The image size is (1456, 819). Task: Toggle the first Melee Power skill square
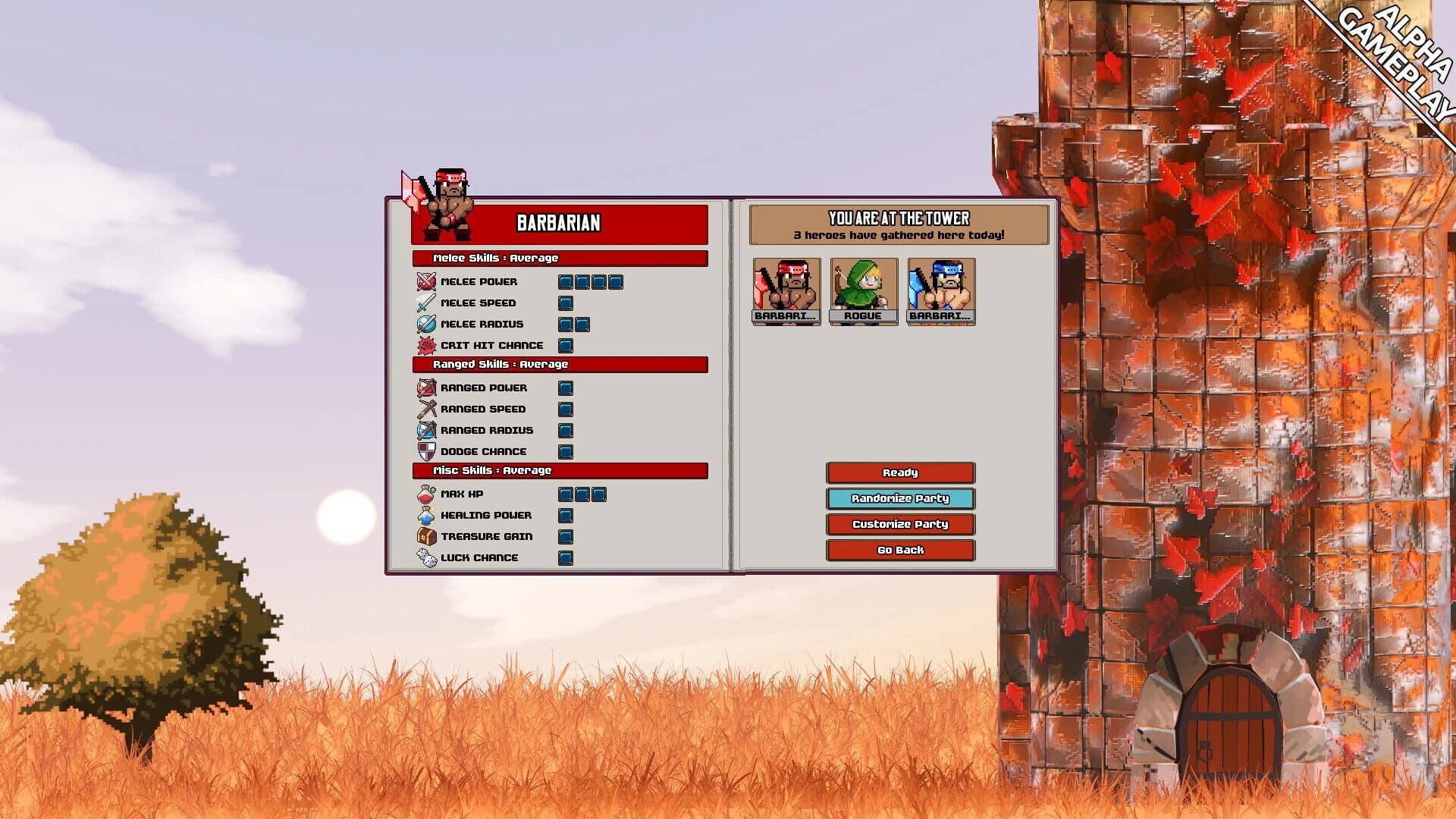click(x=565, y=281)
